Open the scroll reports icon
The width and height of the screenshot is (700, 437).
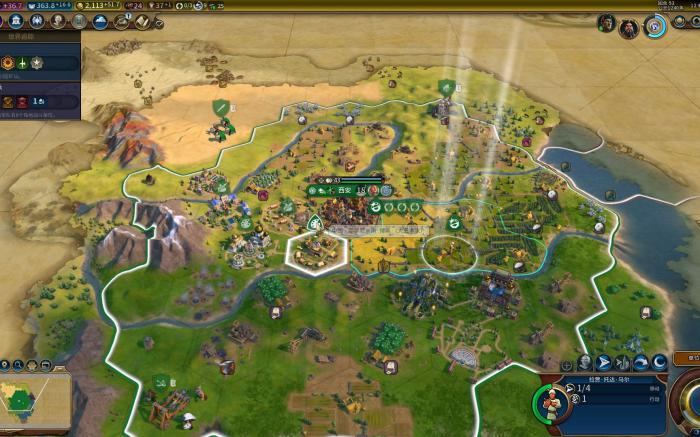point(142,20)
